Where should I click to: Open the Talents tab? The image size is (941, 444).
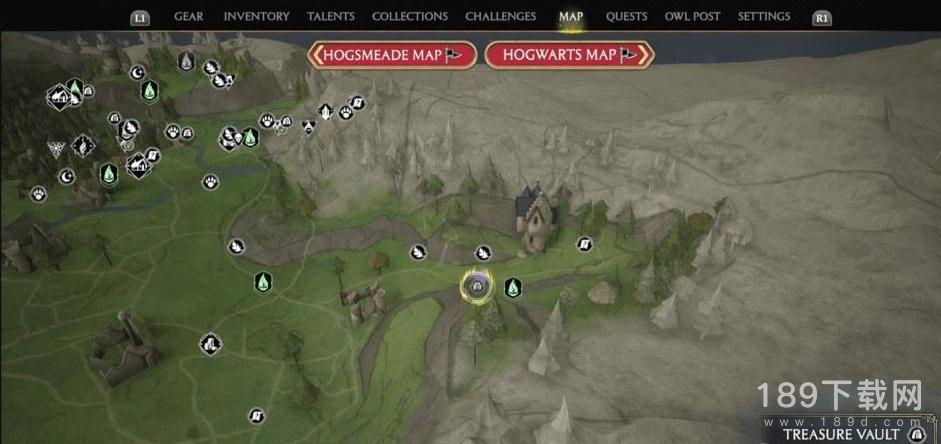[x=330, y=17]
